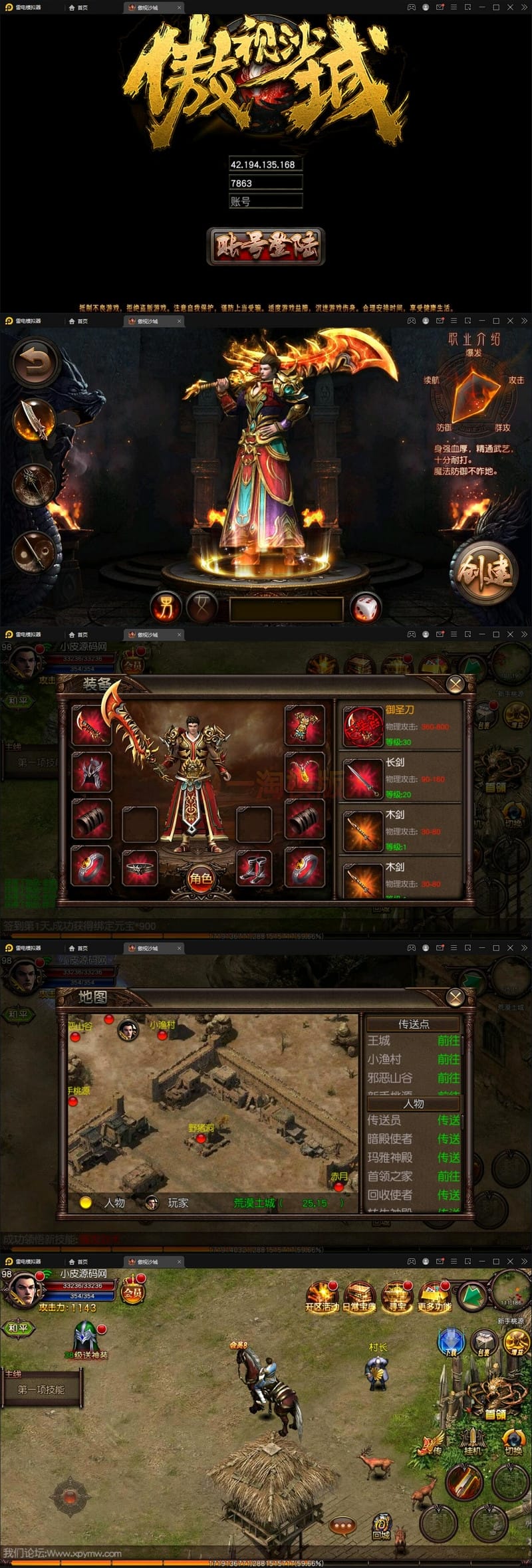The height and width of the screenshot is (1568, 532).
Task: Select the 长剑 sword entry
Action: 401,778
